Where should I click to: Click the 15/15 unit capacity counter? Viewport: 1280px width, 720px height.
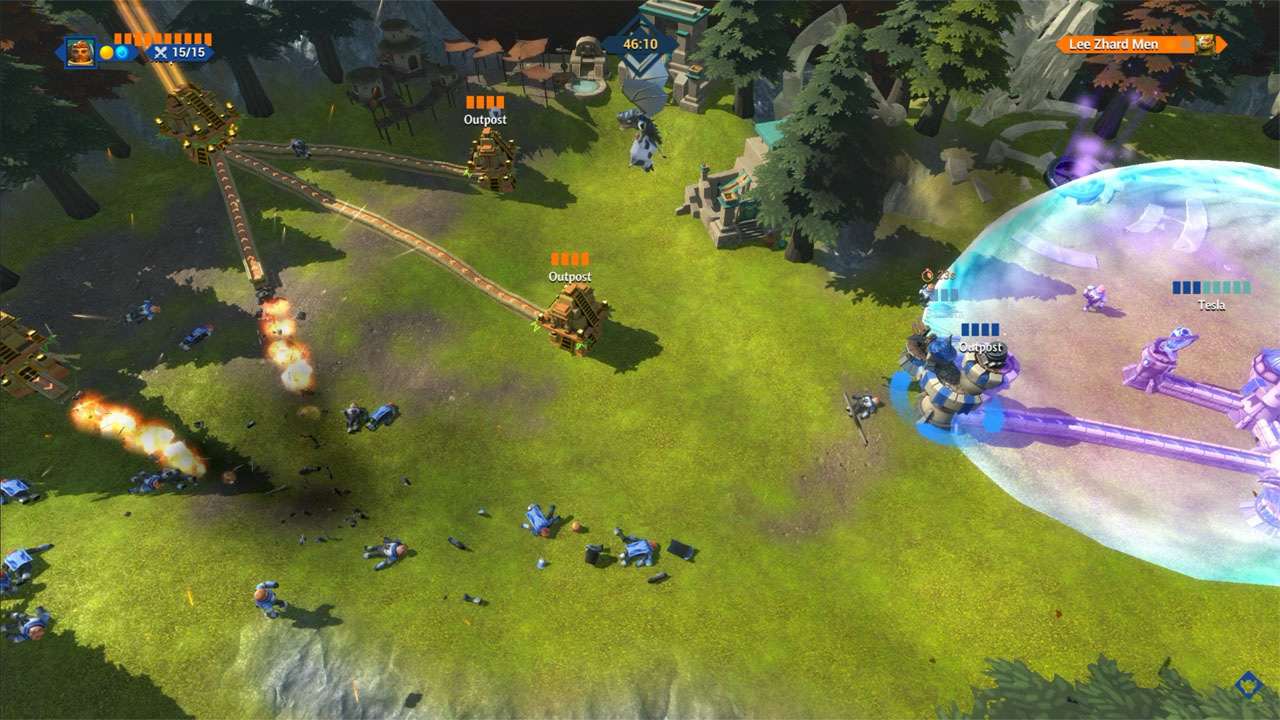[x=187, y=52]
